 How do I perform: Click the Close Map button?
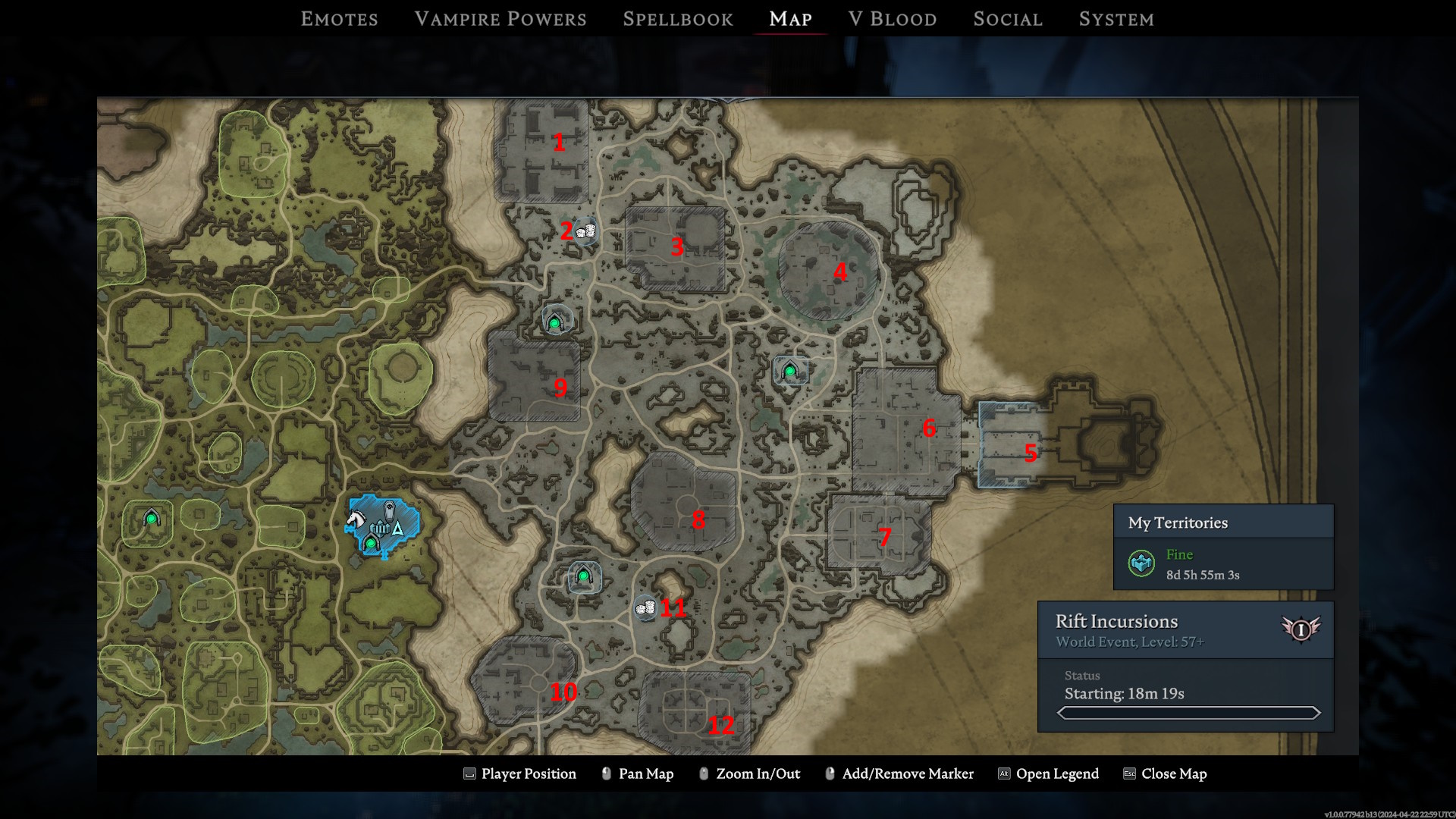[1173, 773]
